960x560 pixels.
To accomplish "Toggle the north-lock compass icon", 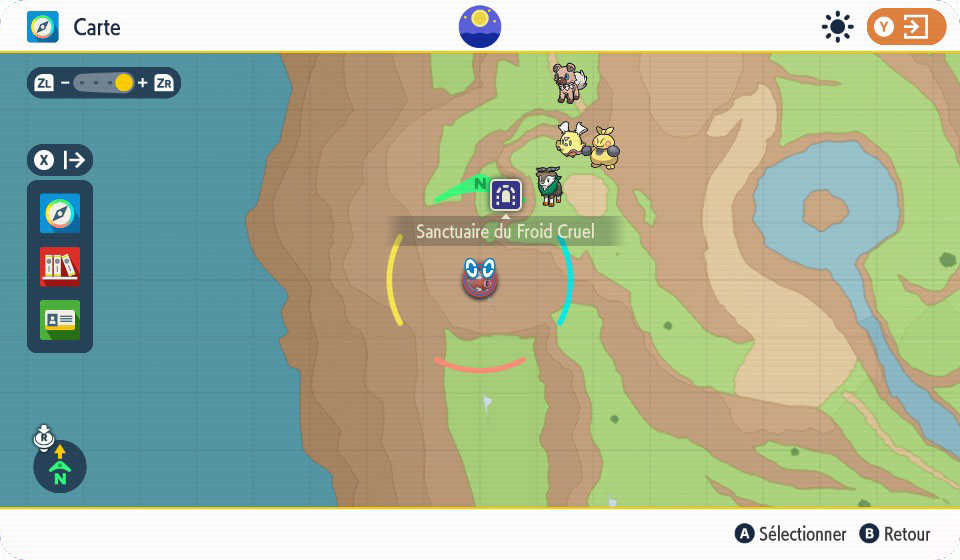I will (60, 465).
